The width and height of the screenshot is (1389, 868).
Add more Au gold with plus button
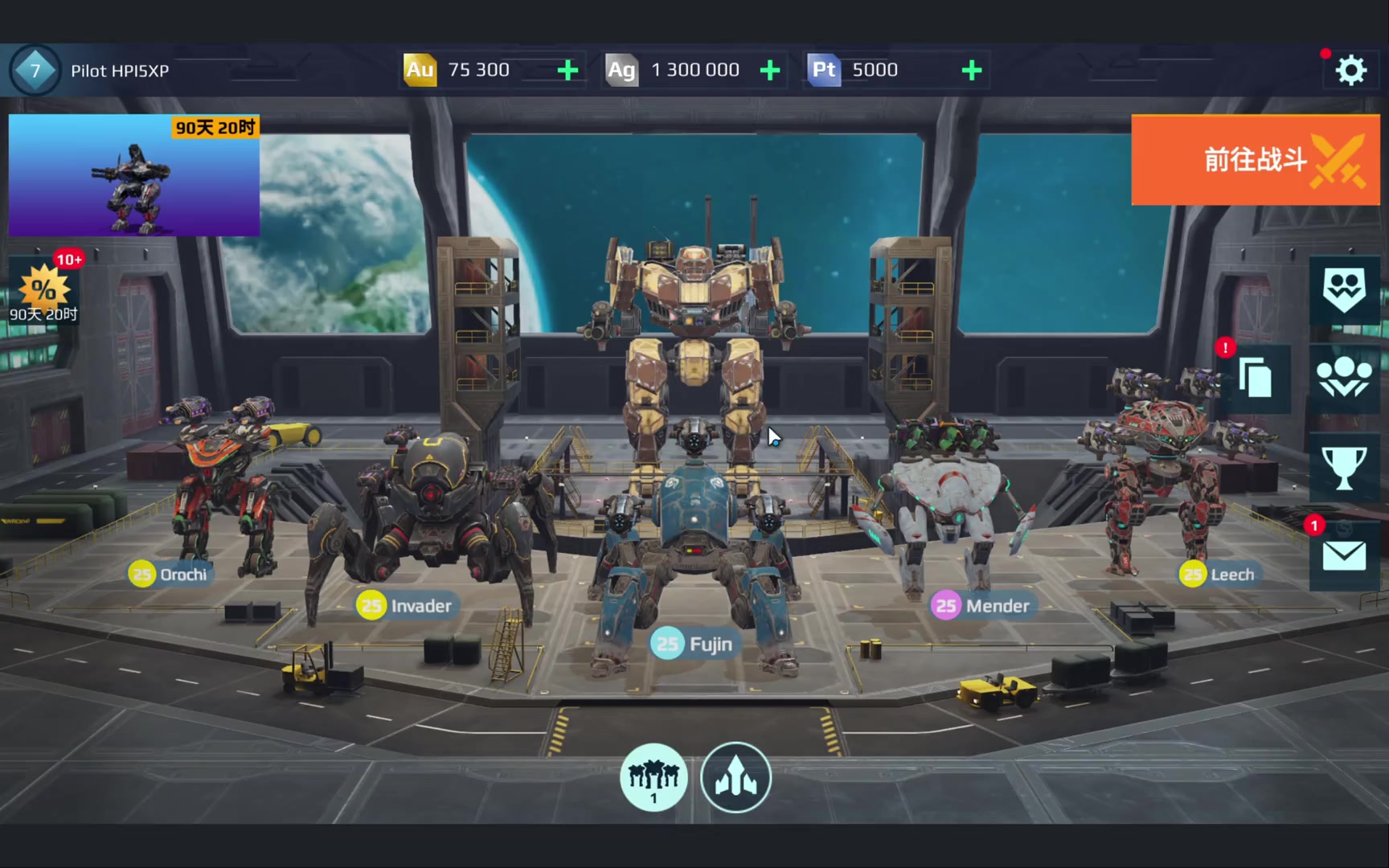pyautogui.click(x=567, y=71)
